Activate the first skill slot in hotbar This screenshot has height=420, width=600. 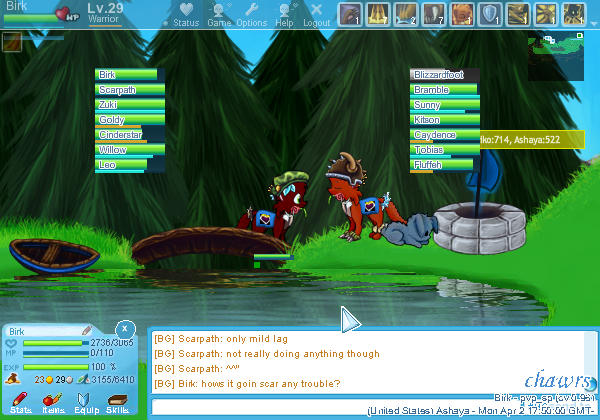[350, 14]
